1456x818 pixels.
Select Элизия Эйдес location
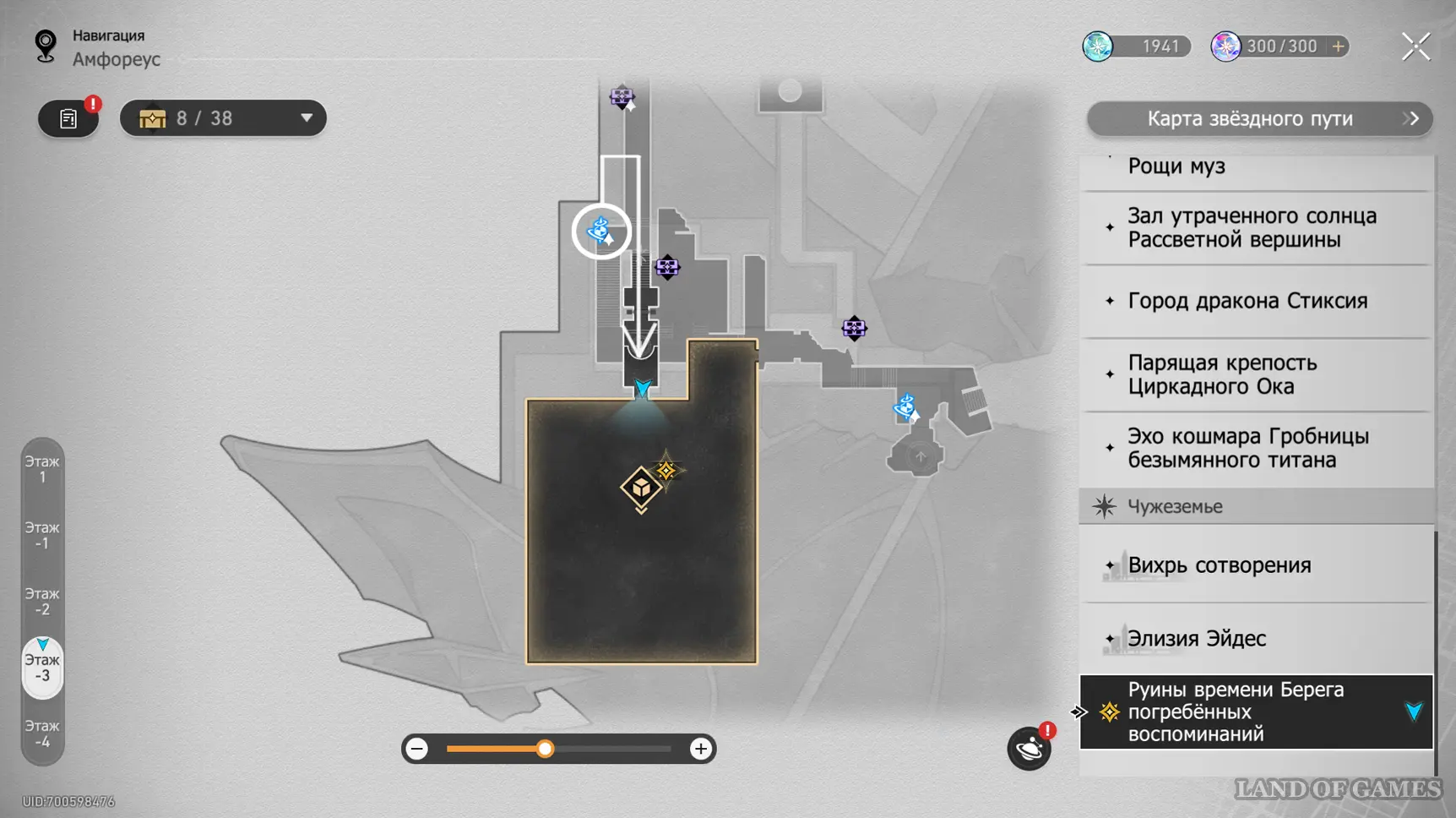[x=1196, y=639]
